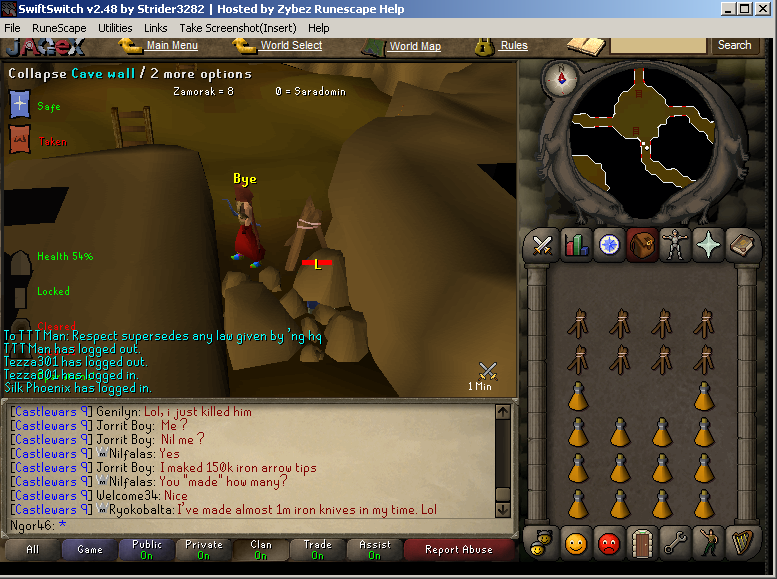
Task: Show the Worn Equipment tab
Action: (x=675, y=244)
